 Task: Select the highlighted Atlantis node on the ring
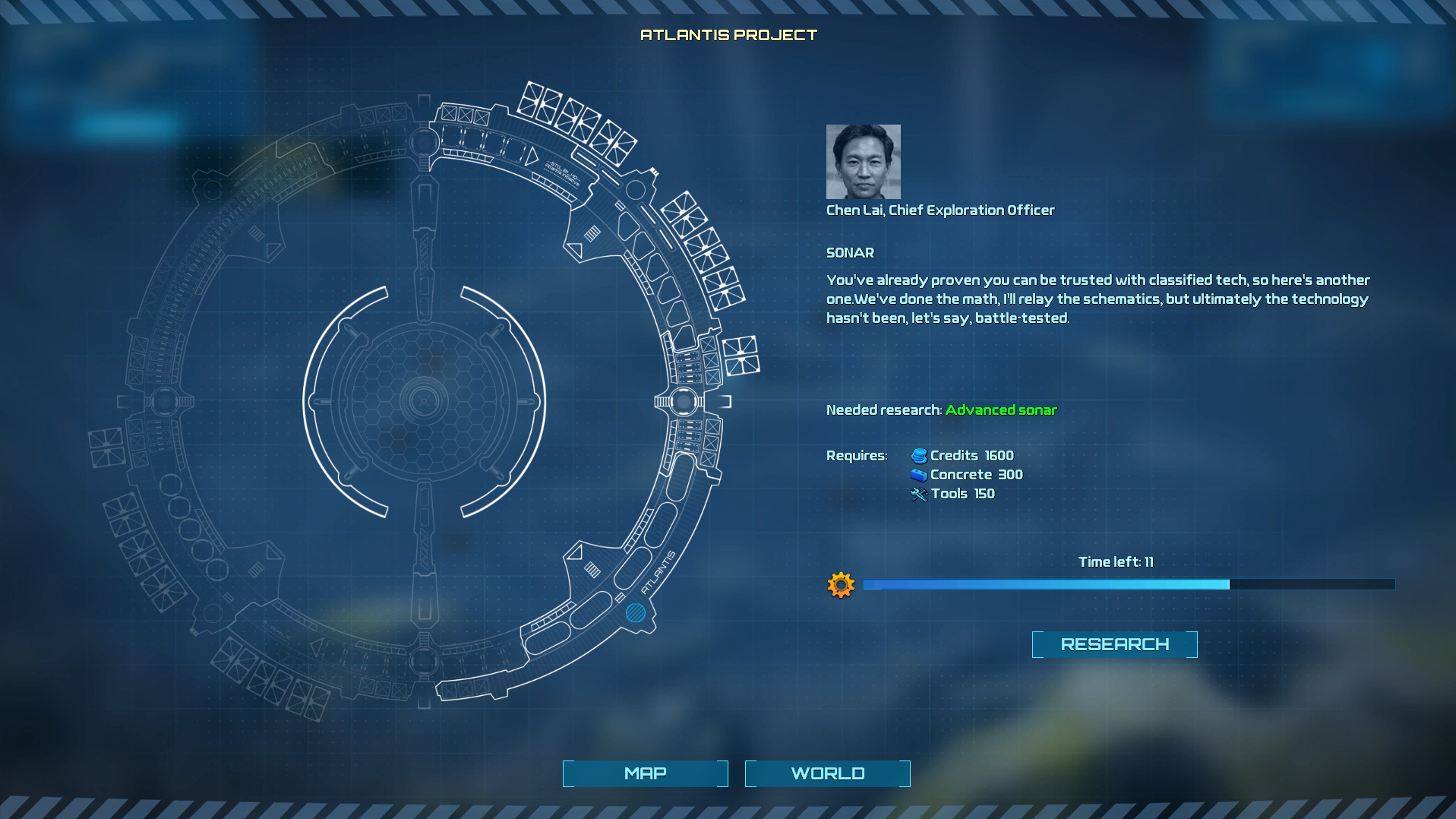(636, 613)
